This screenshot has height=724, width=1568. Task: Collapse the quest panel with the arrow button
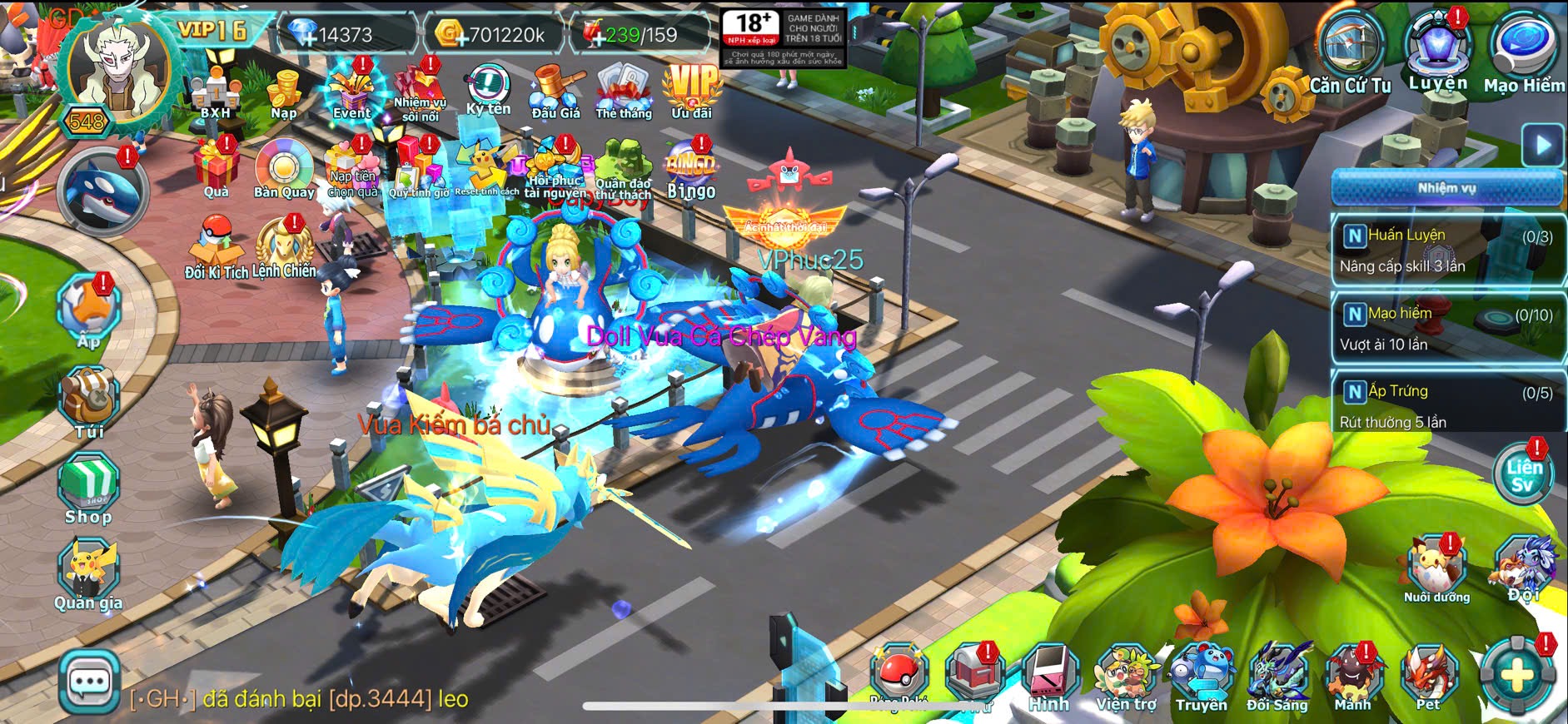click(x=1543, y=145)
